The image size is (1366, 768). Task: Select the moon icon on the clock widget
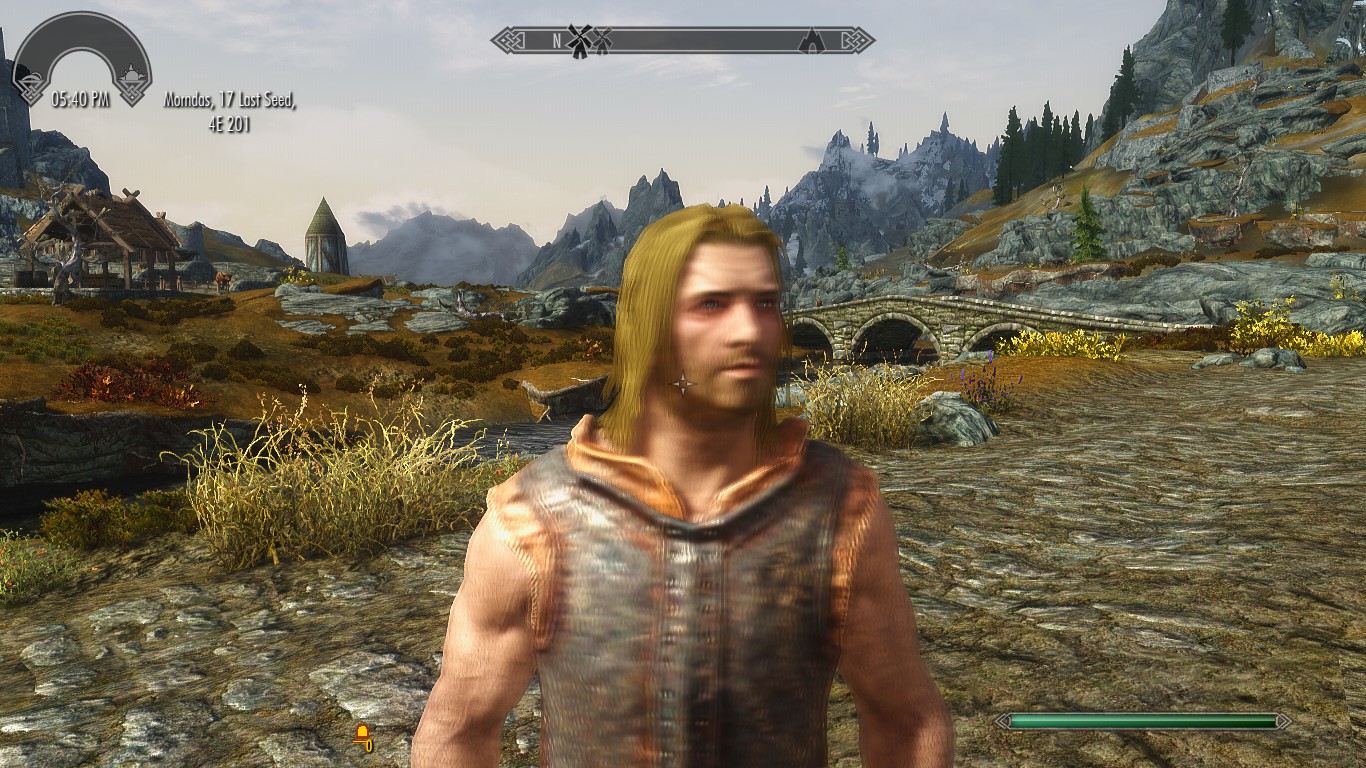pyautogui.click(x=33, y=76)
